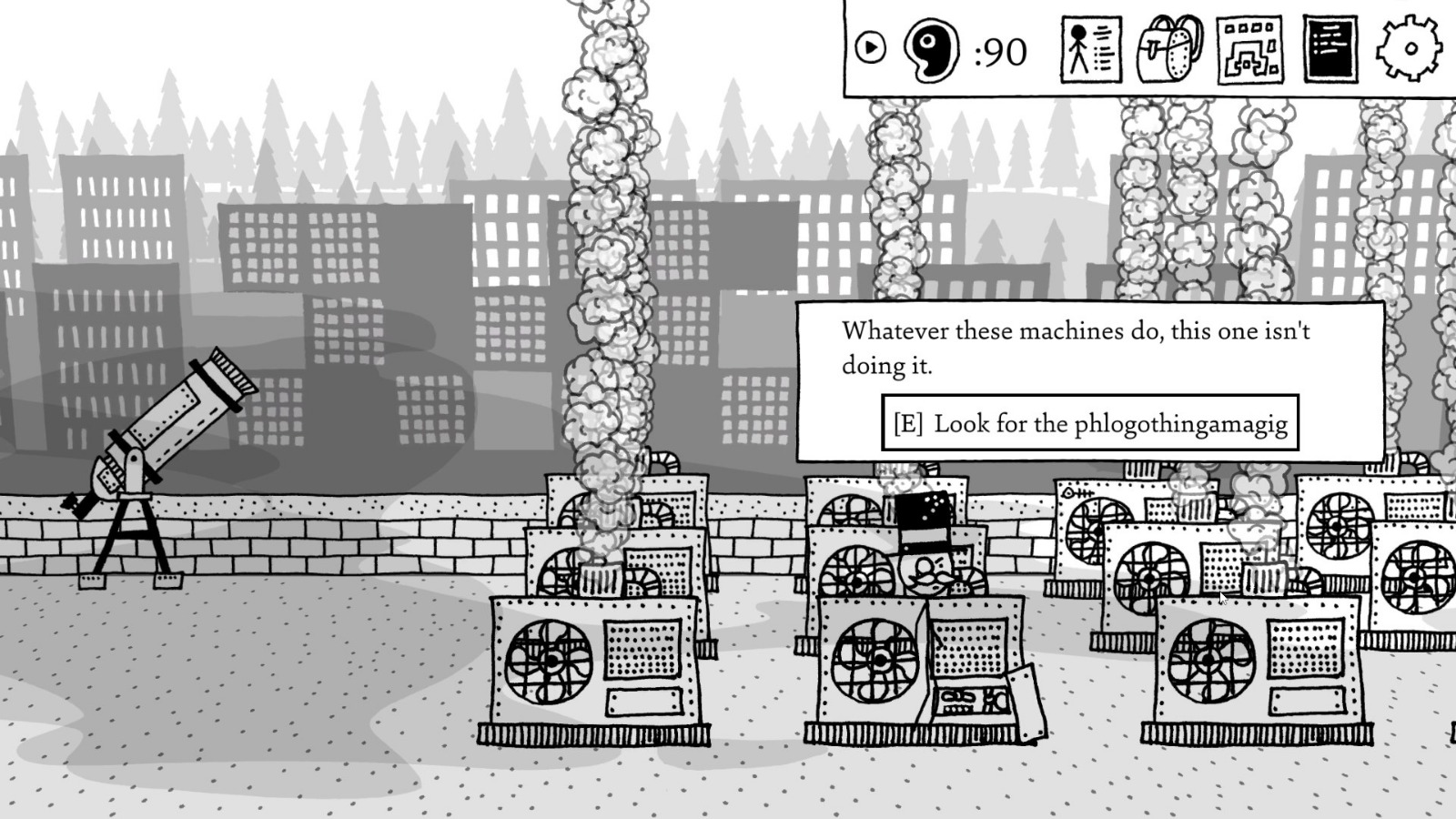This screenshot has width=1456, height=819.
Task: Open the character sheet icon
Action: 1090,50
